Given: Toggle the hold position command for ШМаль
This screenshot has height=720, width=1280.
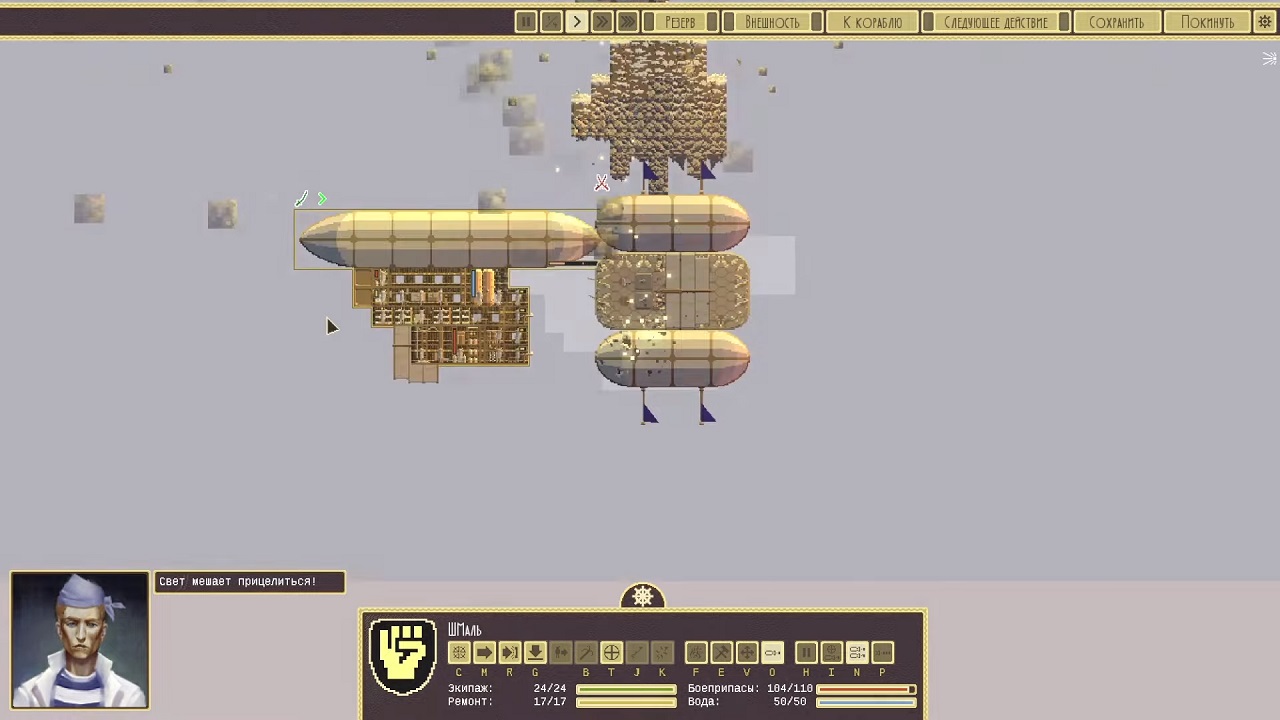Looking at the screenshot, I should [x=806, y=652].
